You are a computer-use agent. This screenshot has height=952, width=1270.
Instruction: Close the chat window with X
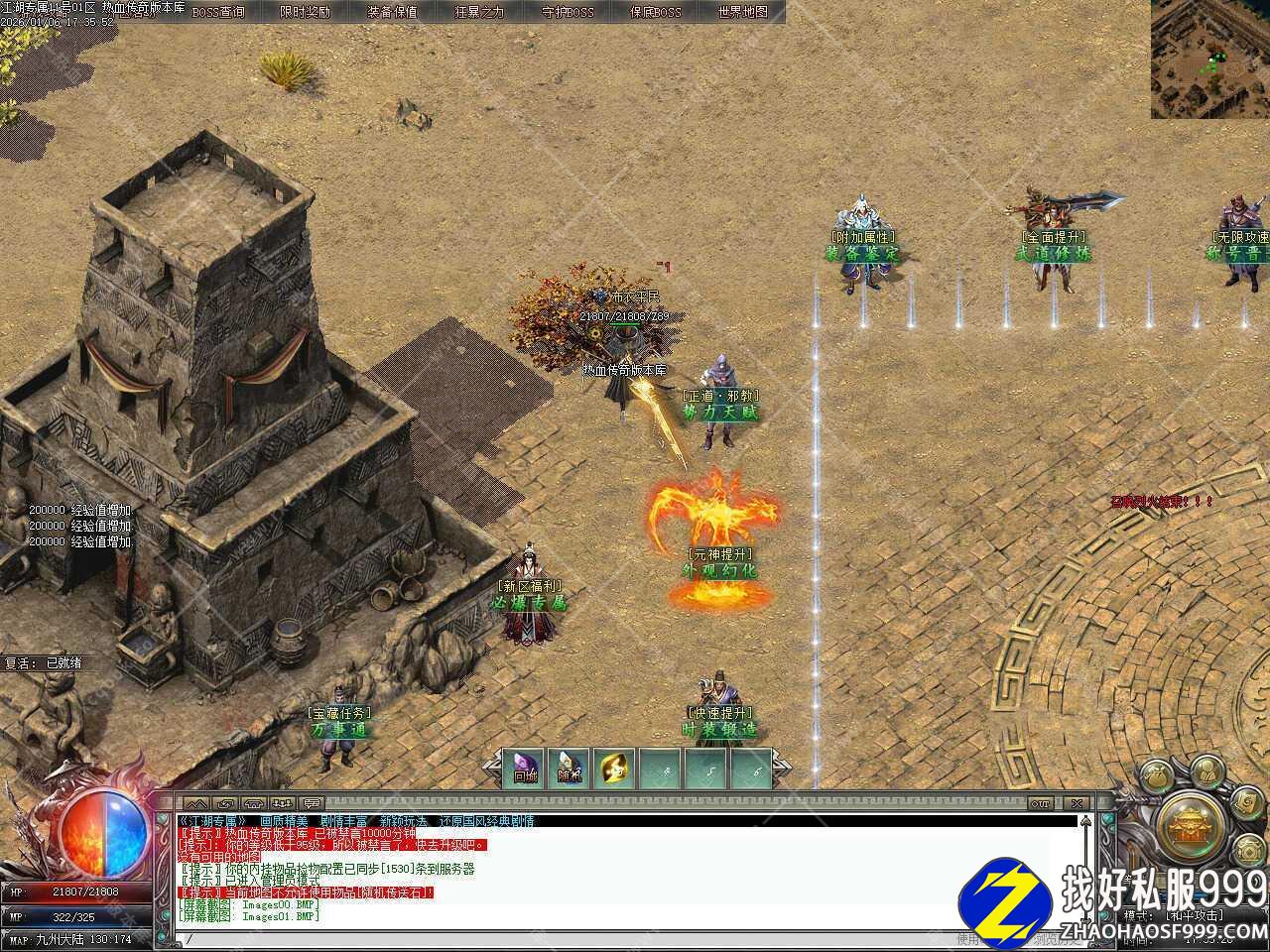pyautogui.click(x=1075, y=802)
